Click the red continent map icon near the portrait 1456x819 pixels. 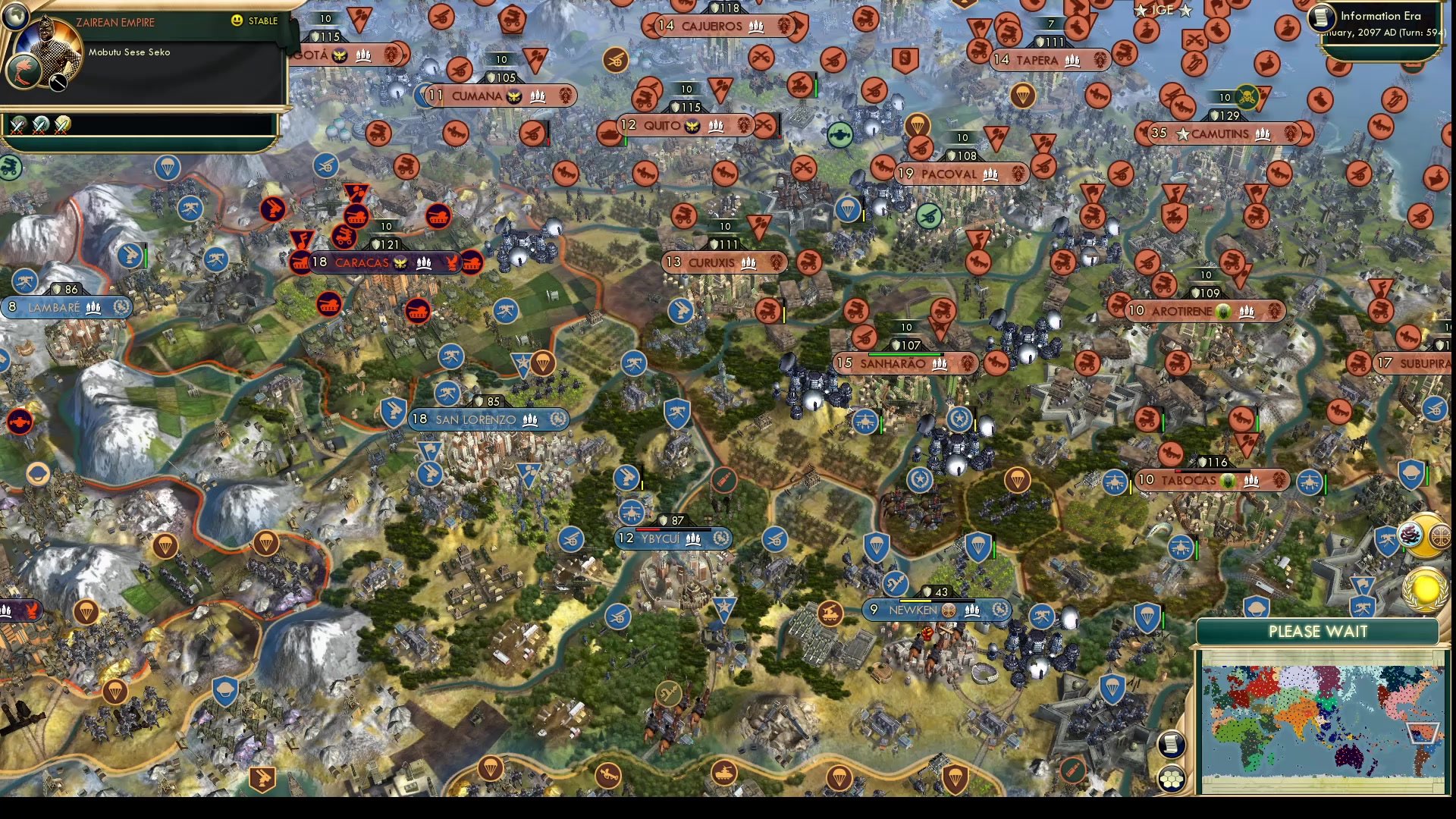[24, 71]
